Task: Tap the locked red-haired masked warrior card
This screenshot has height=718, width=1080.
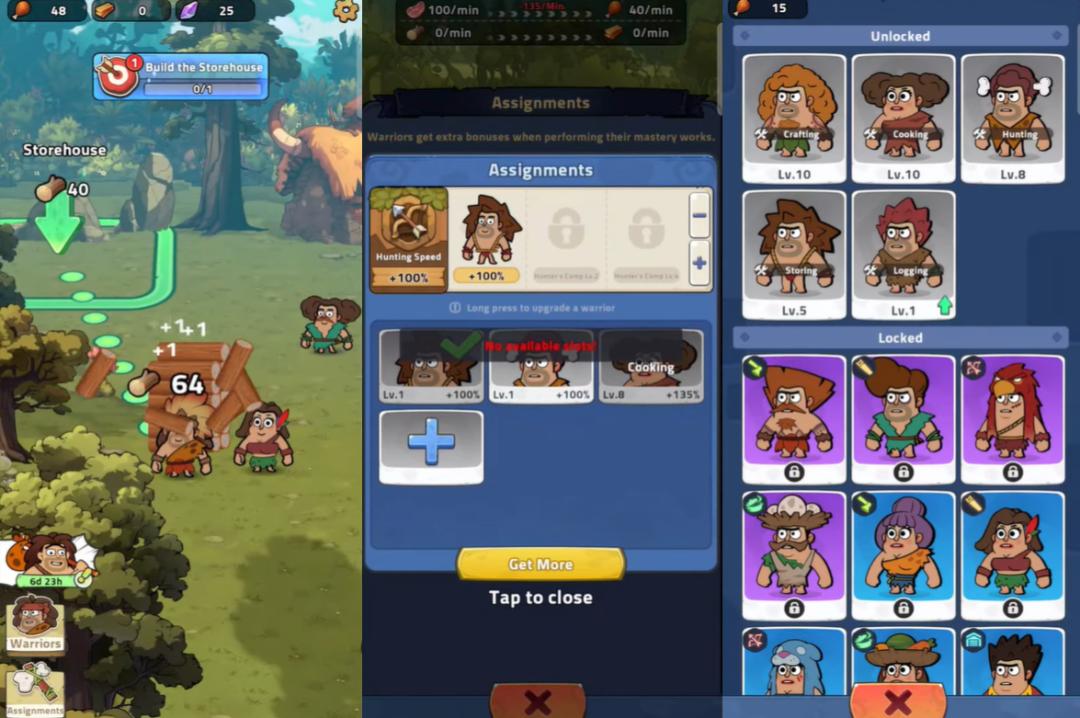Action: [x=1012, y=418]
